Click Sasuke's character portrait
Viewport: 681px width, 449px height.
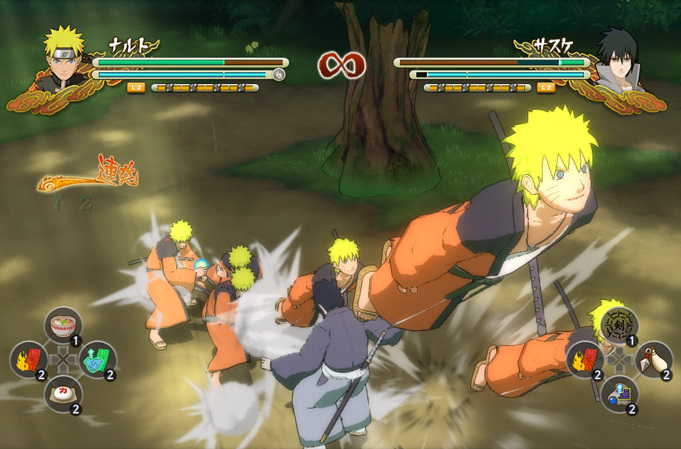coord(616,58)
